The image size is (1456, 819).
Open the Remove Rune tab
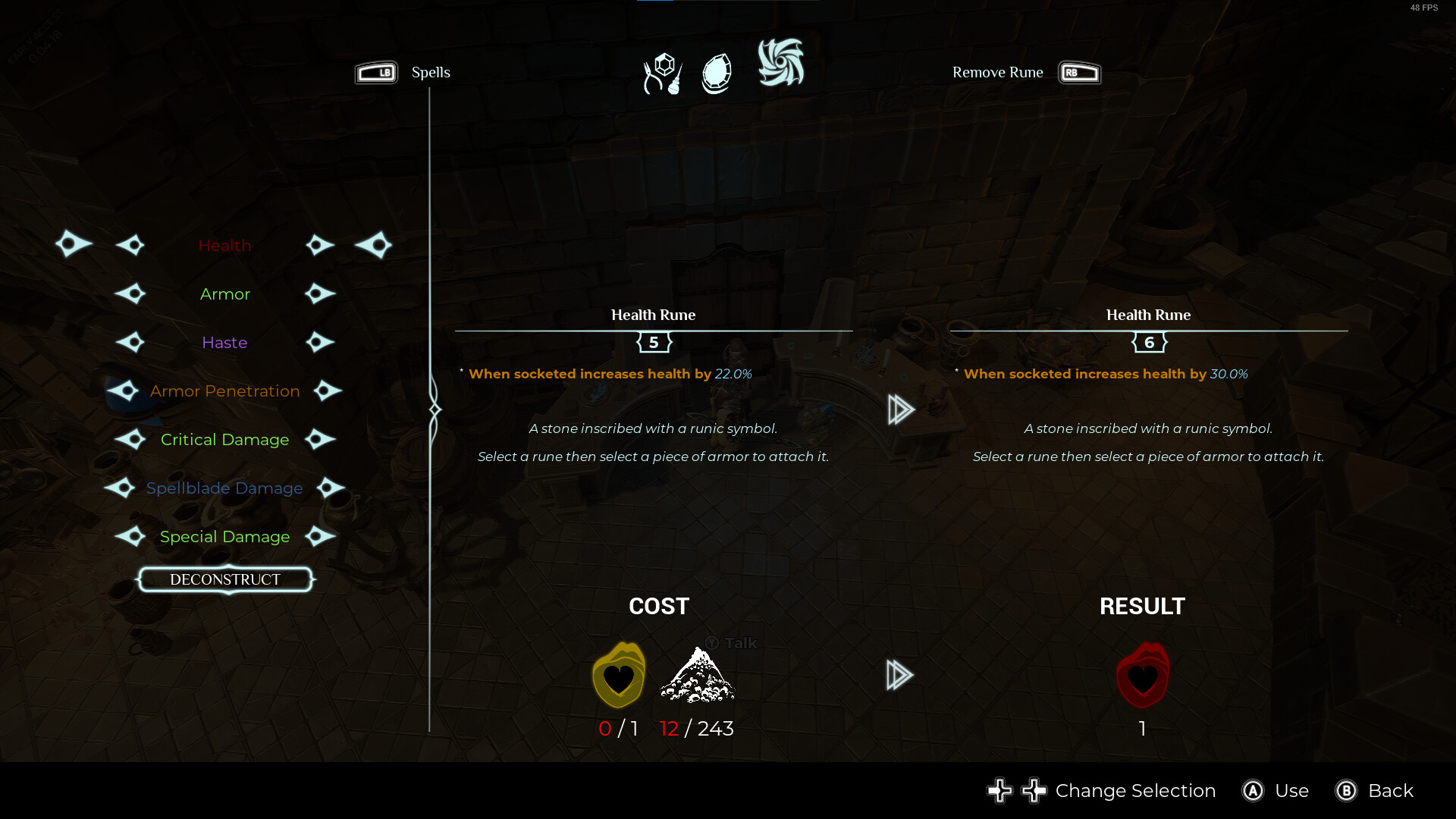point(998,73)
